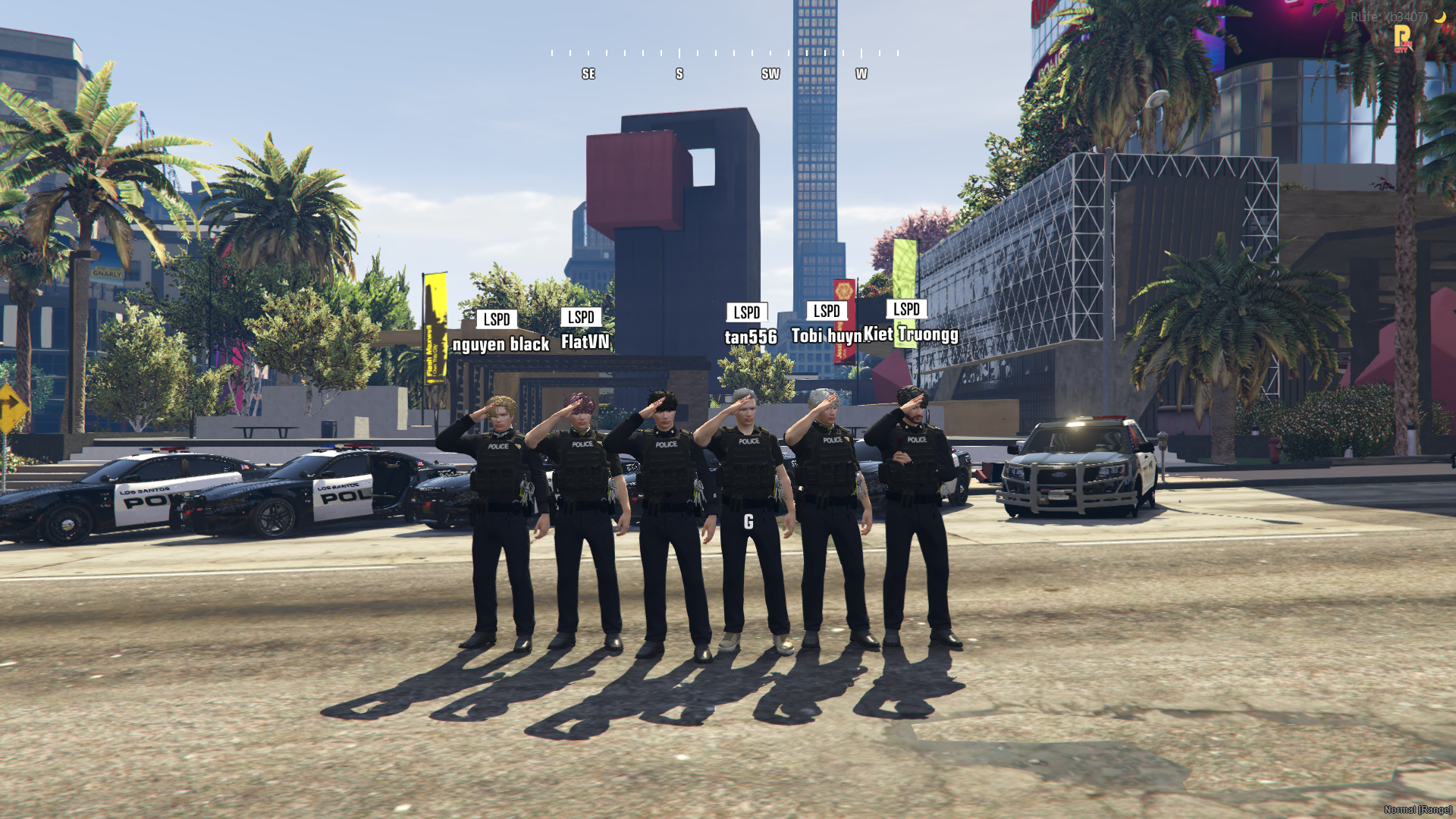
Task: Select the LSPD badge above Kiet Truongg
Action: click(907, 309)
